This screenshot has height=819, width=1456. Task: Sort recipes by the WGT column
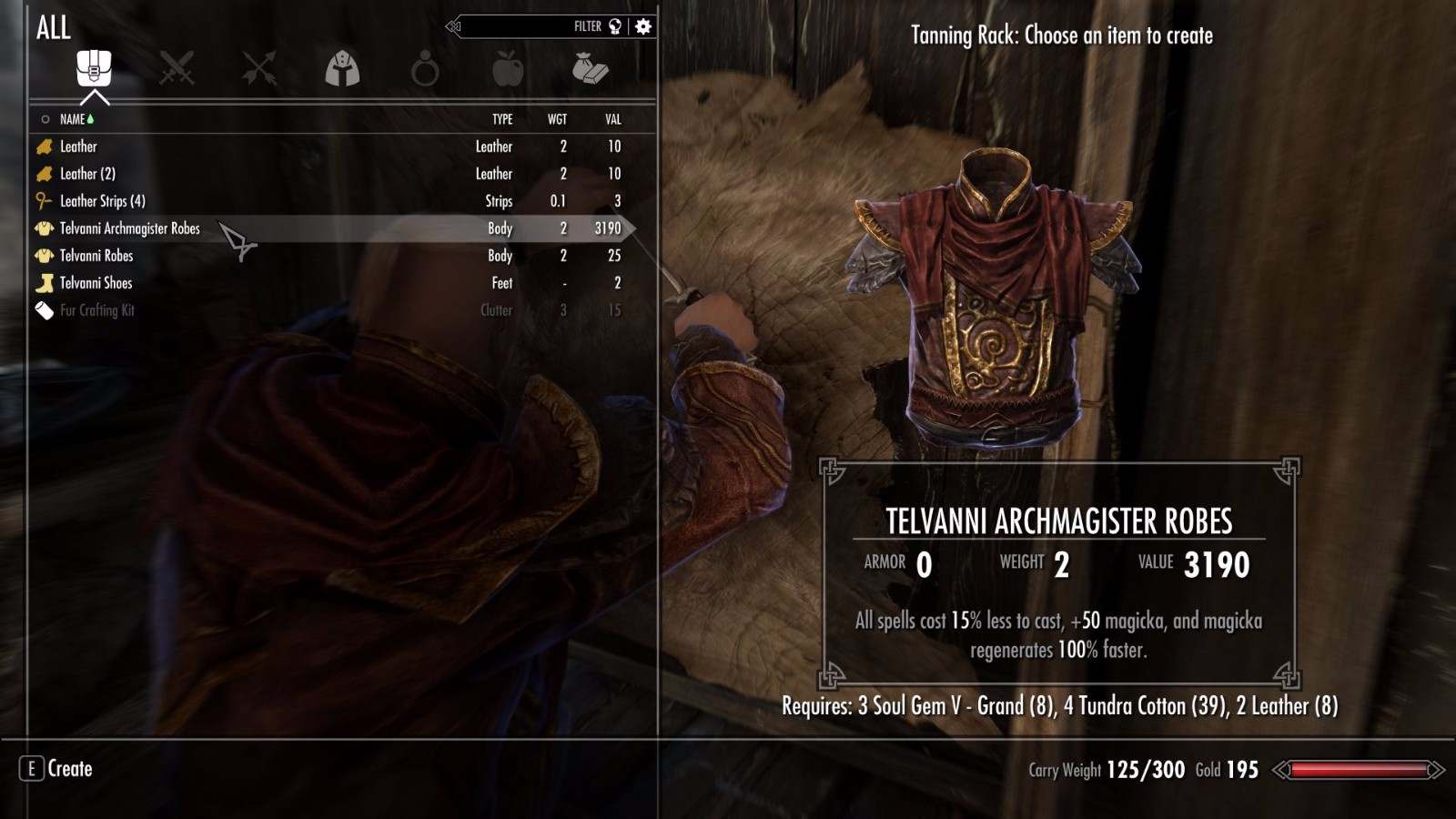click(x=557, y=119)
